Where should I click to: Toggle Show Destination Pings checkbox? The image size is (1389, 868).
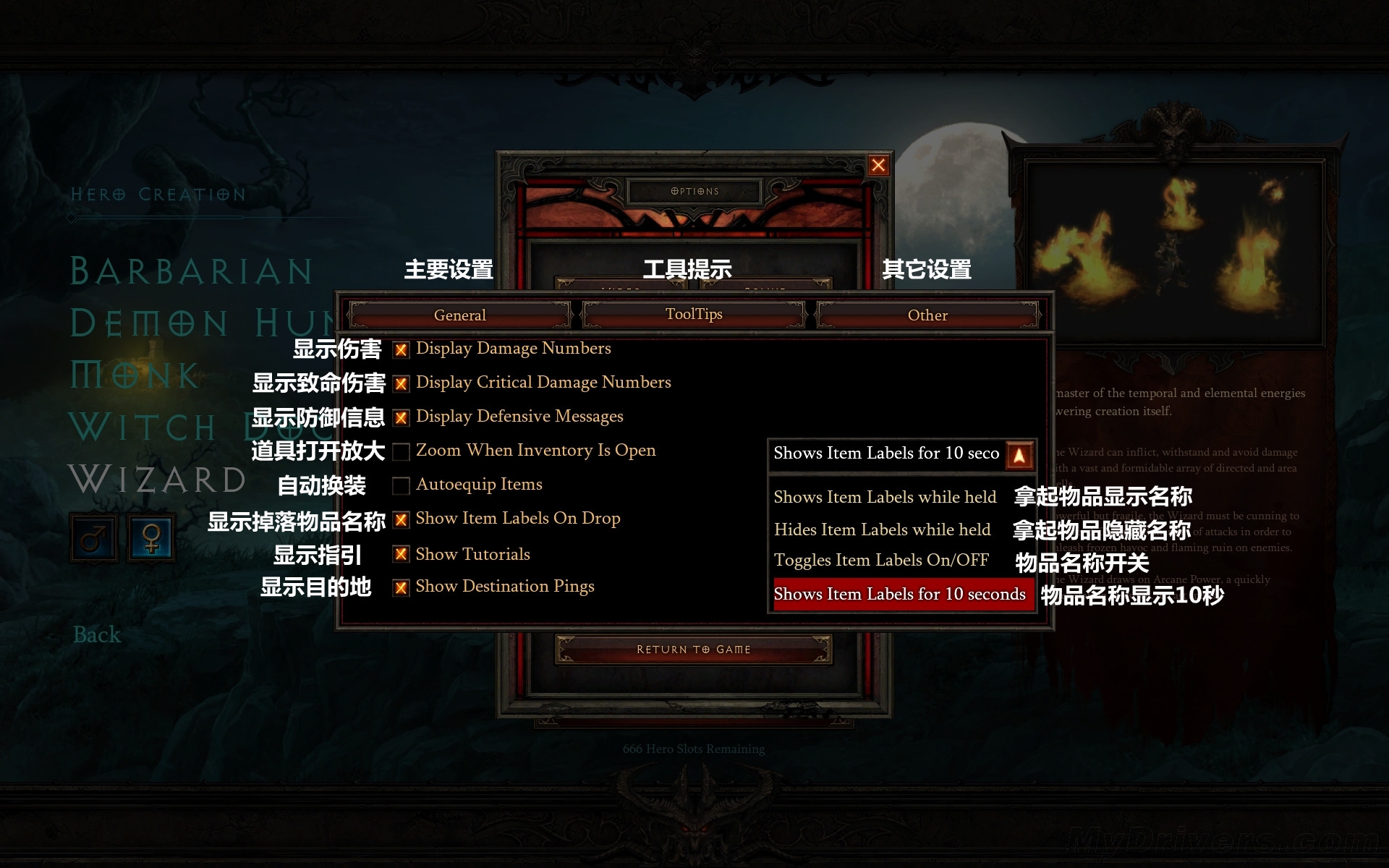click(x=401, y=587)
